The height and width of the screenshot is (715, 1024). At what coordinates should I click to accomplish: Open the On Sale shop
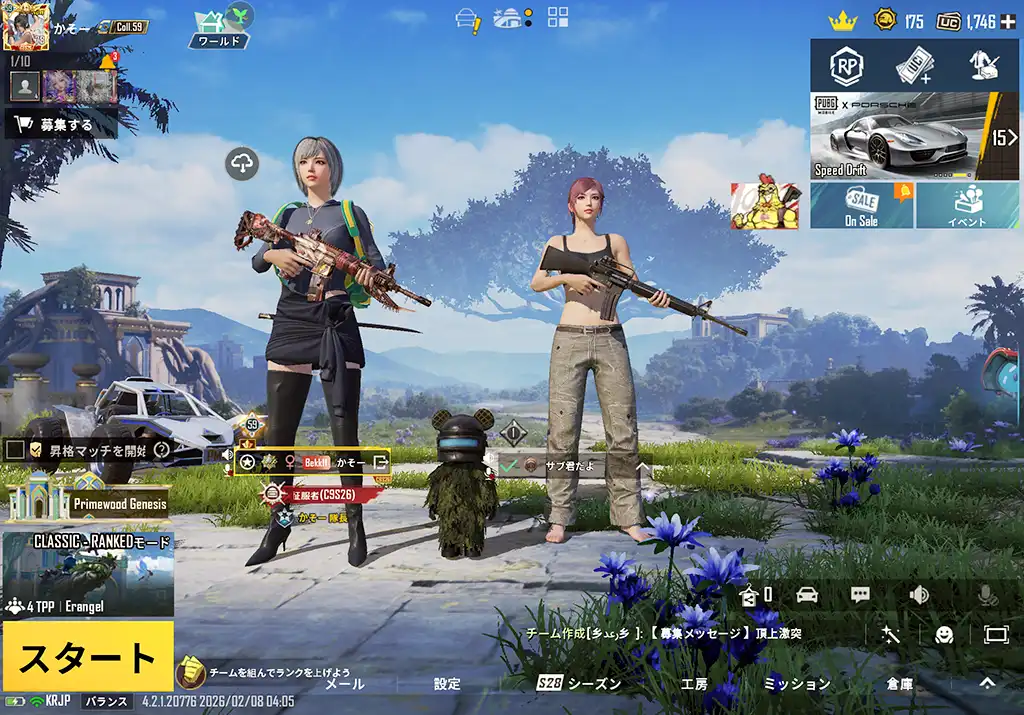pos(861,205)
